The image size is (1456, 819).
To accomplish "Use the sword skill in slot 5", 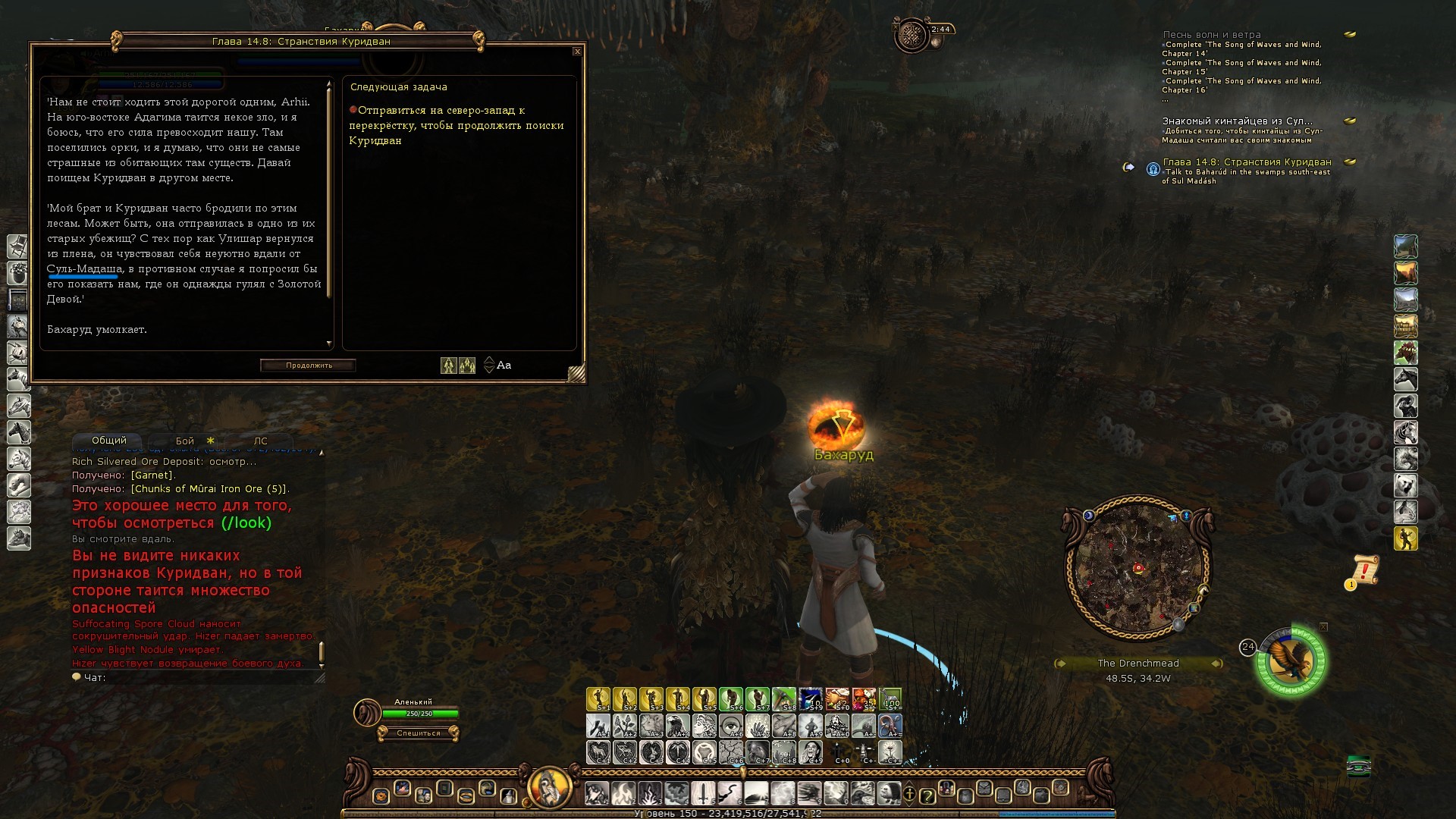I will [703, 794].
